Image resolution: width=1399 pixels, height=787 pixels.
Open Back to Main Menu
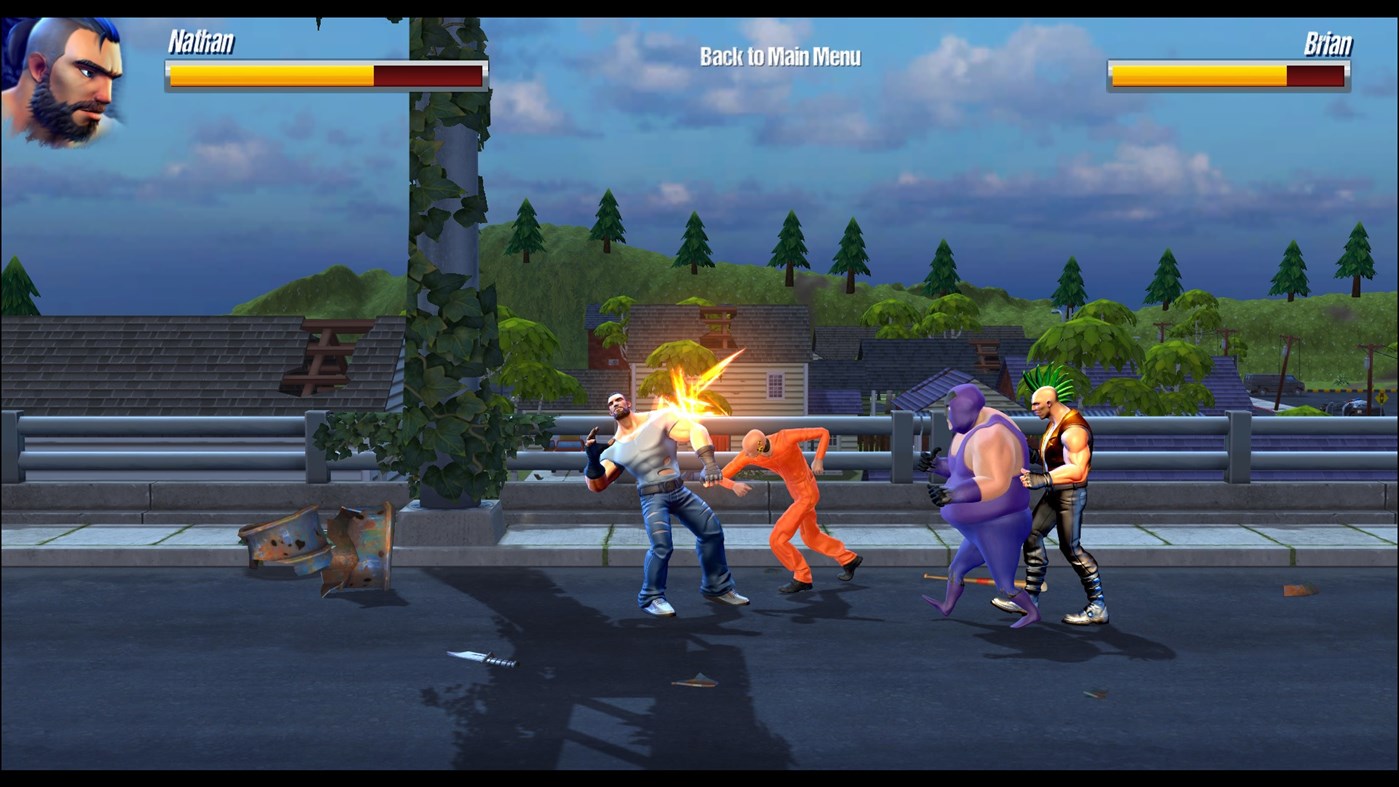click(x=781, y=56)
